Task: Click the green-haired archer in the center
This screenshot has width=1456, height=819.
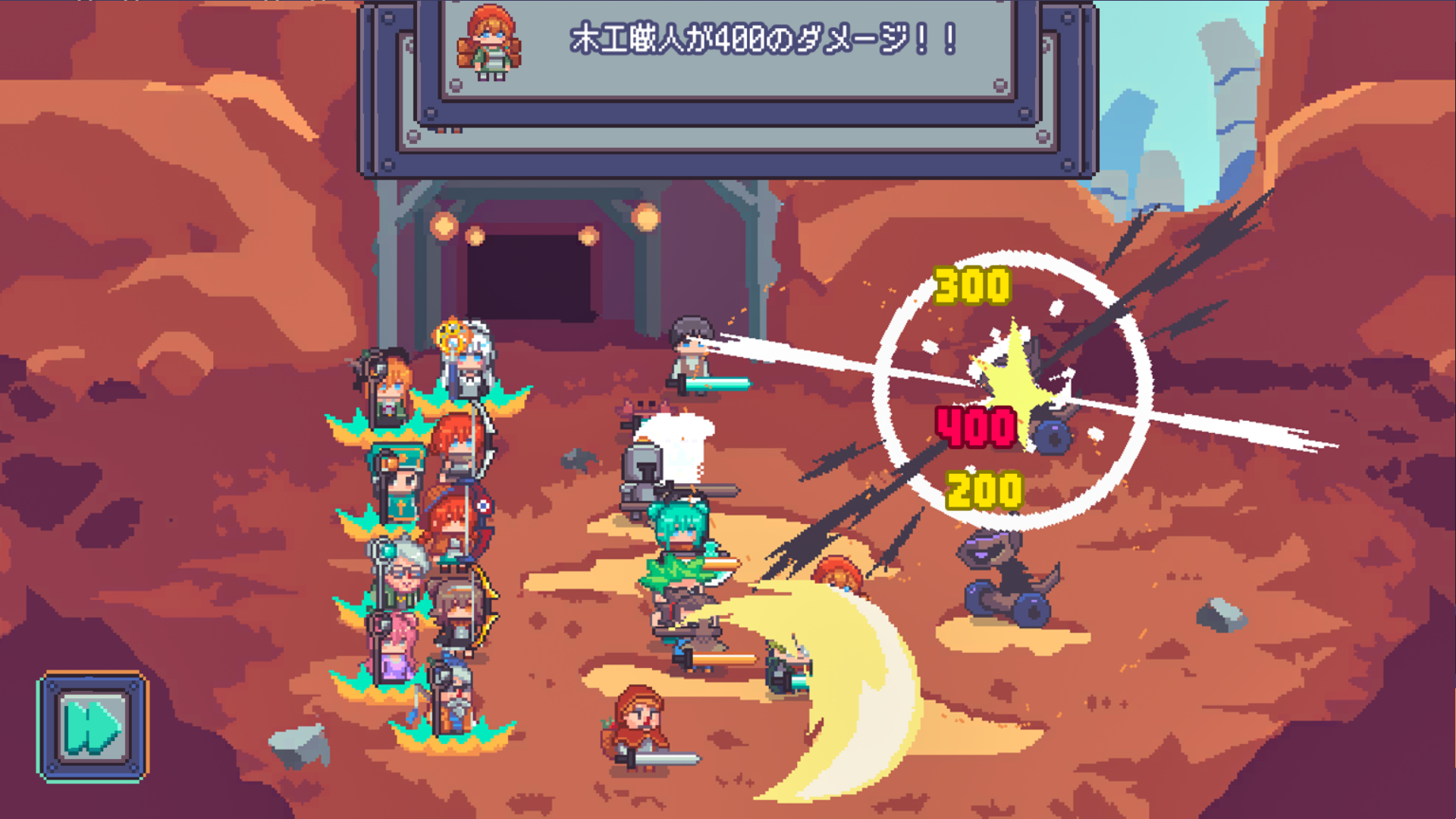Action: tap(679, 531)
